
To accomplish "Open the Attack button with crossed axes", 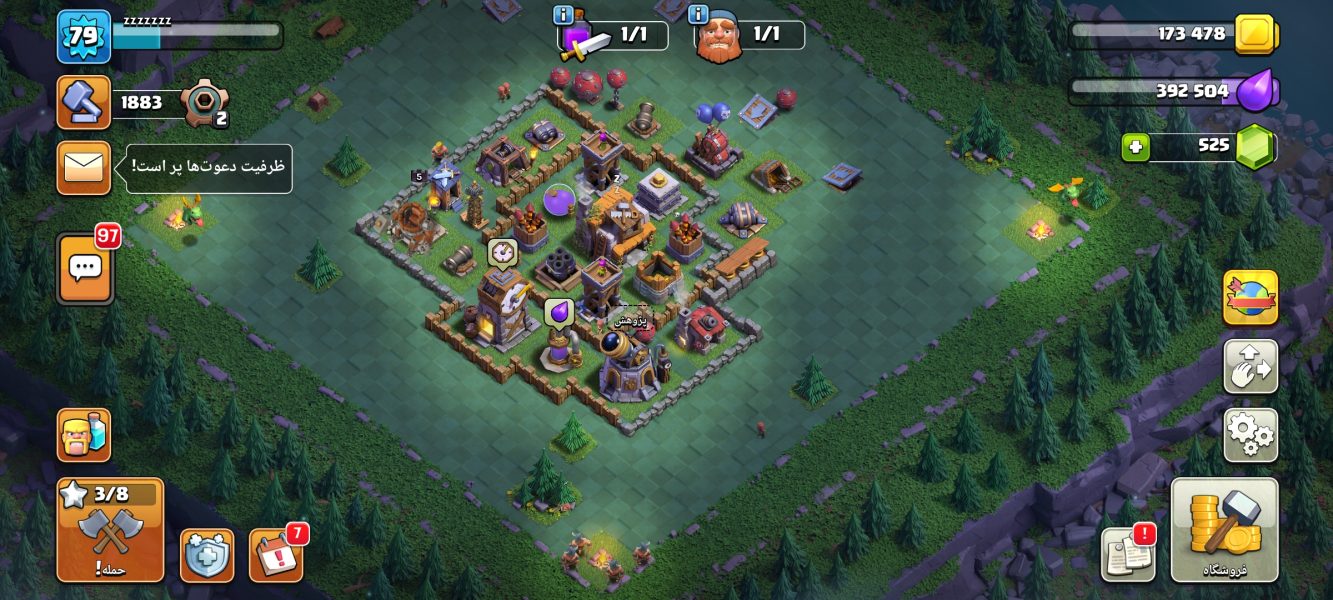I will [x=110, y=530].
